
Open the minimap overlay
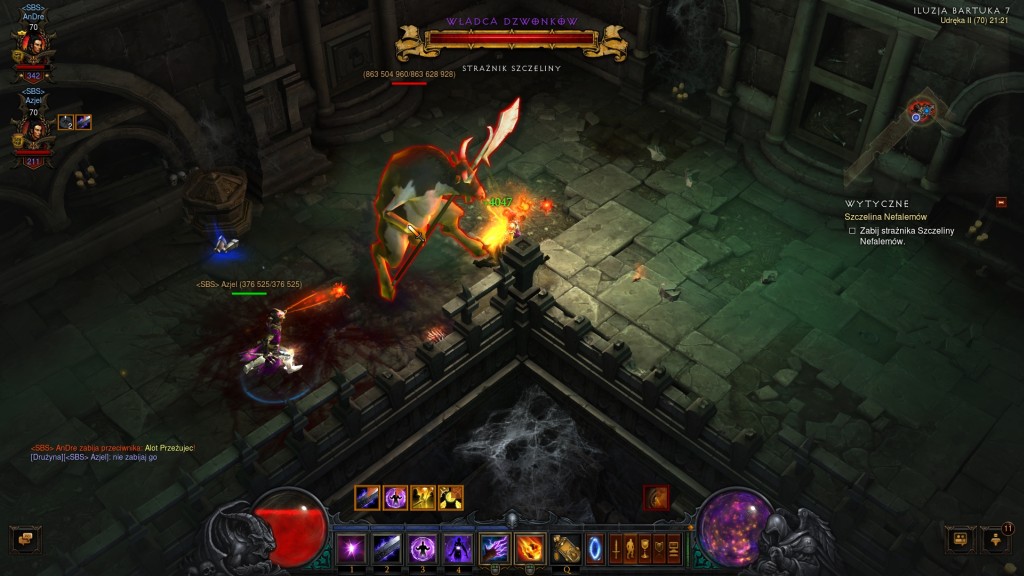922,111
